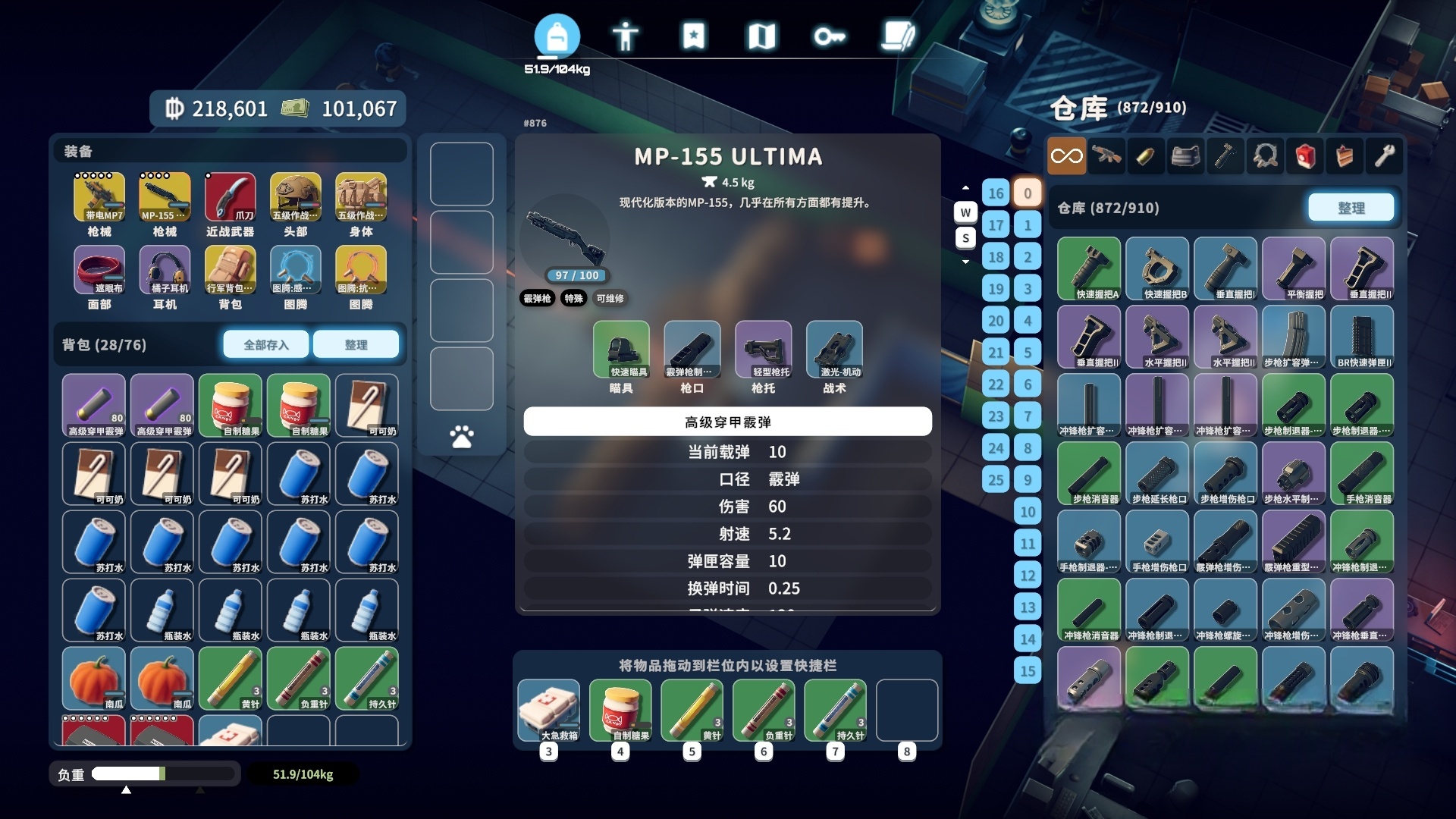Click the 全部存入 store-all button
The height and width of the screenshot is (819, 1456).
point(266,344)
